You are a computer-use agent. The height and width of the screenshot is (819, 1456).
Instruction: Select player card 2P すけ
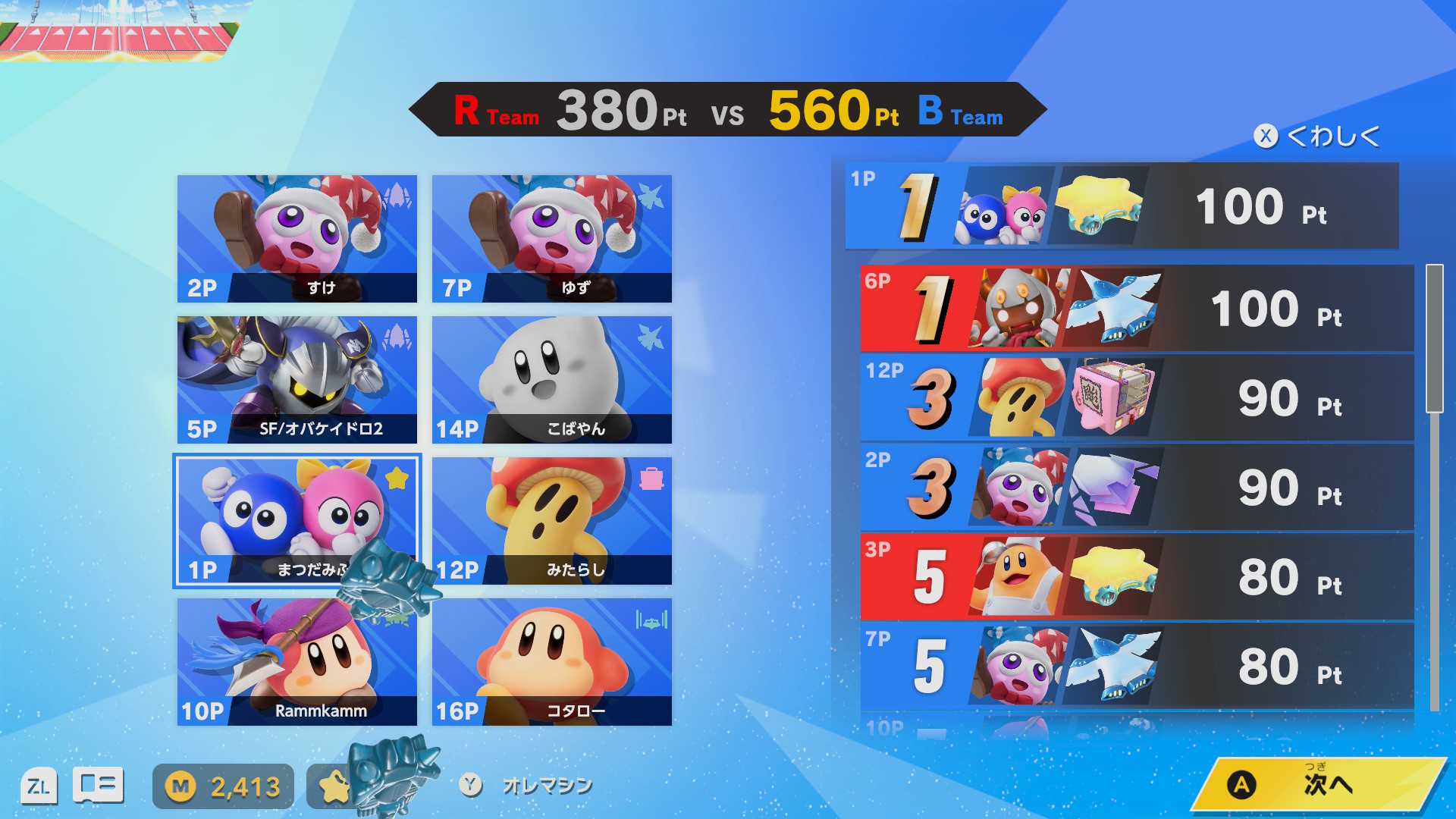coord(297,239)
